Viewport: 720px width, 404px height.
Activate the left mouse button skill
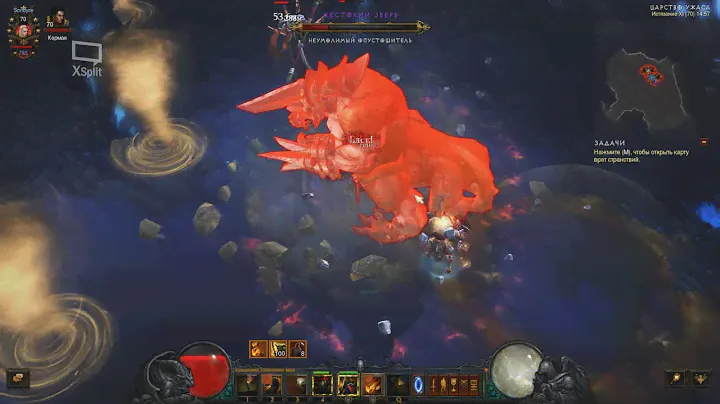[347, 384]
